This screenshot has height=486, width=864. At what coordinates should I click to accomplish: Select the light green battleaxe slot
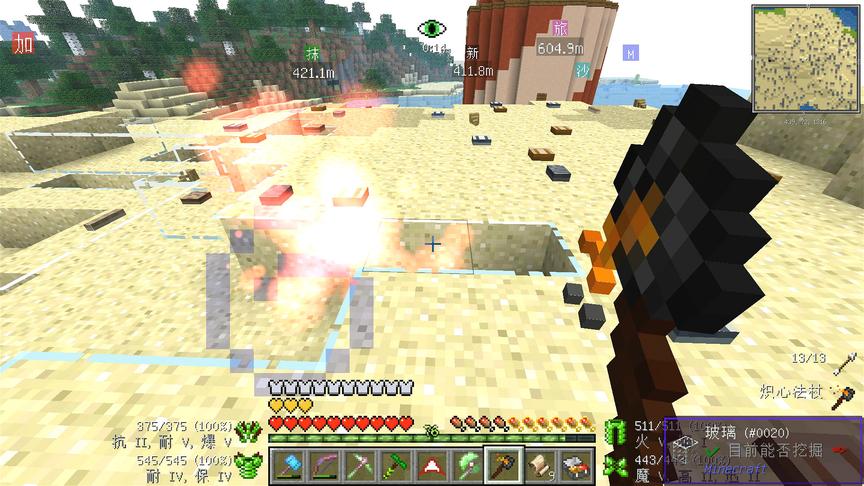tap(463, 466)
